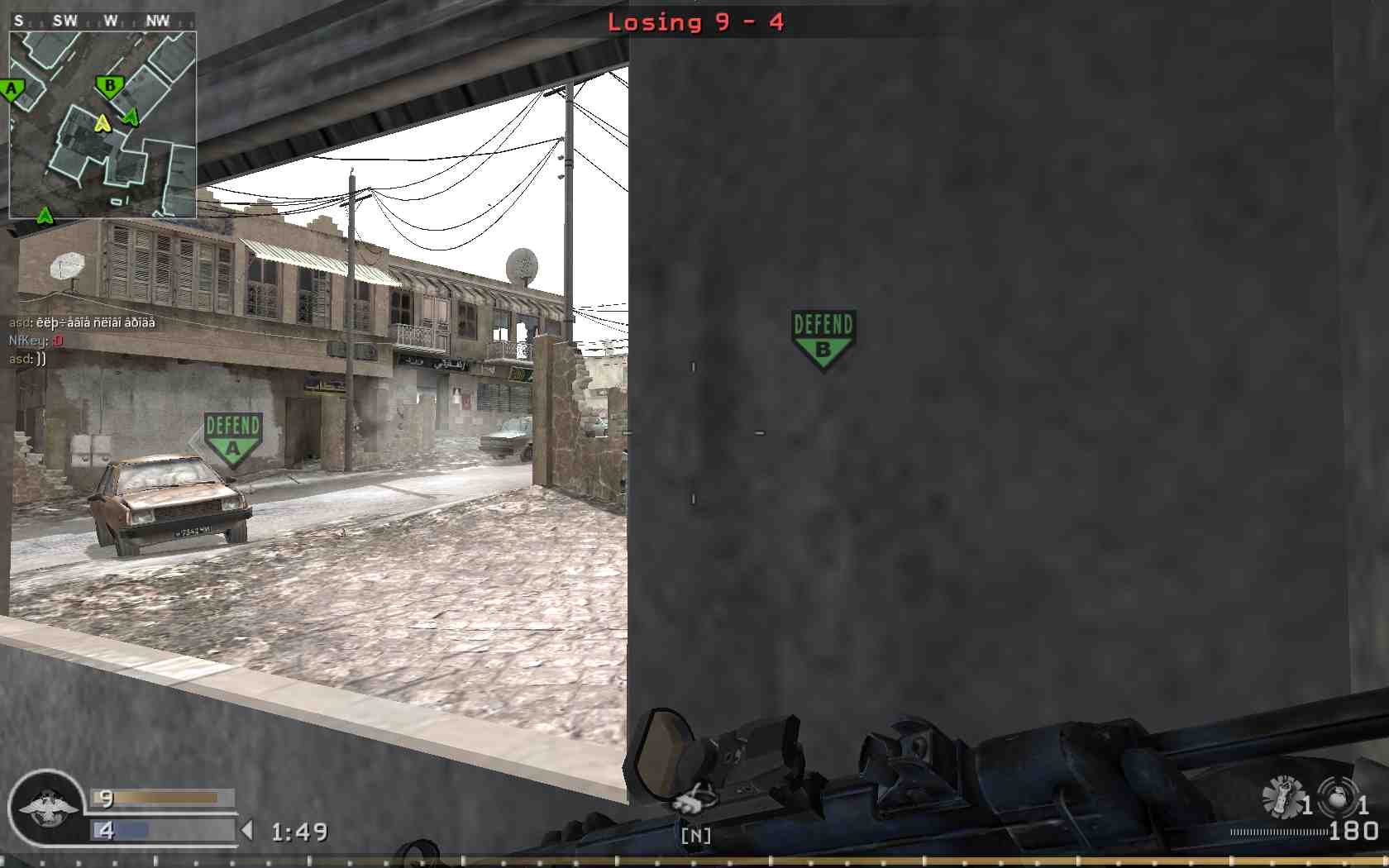Image resolution: width=1389 pixels, height=868 pixels.
Task: Click the yellow A waypoint on the minimap
Action: pos(103,124)
